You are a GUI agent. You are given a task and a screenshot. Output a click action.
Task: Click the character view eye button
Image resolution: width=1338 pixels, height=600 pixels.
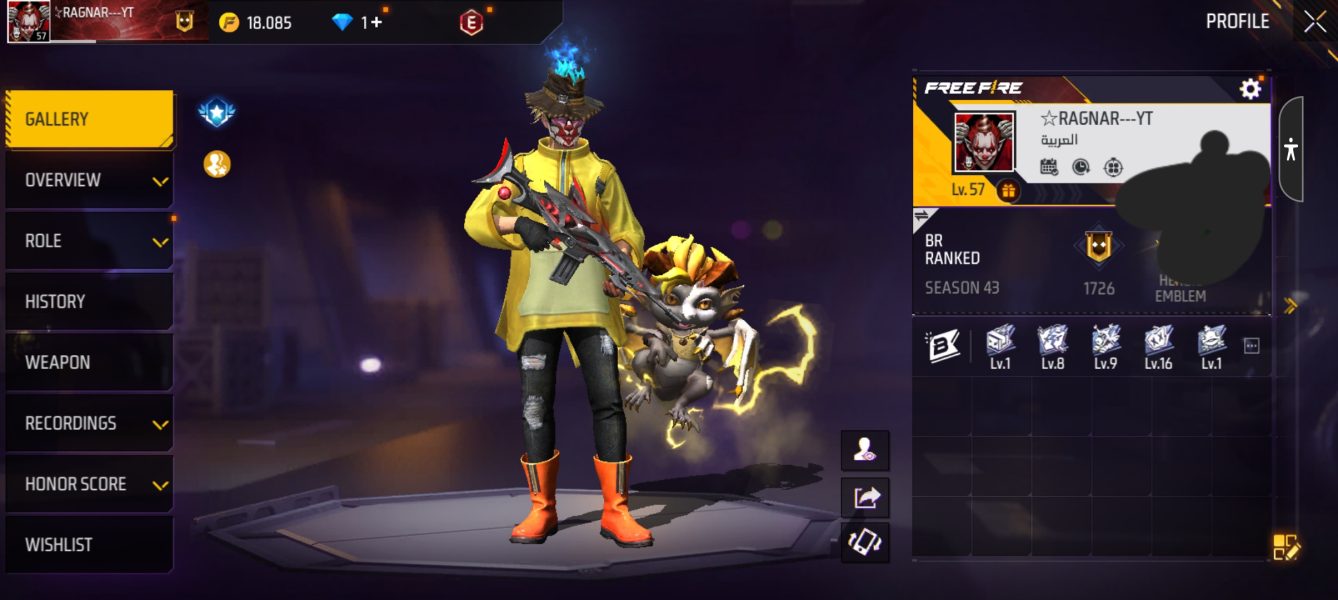(865, 452)
